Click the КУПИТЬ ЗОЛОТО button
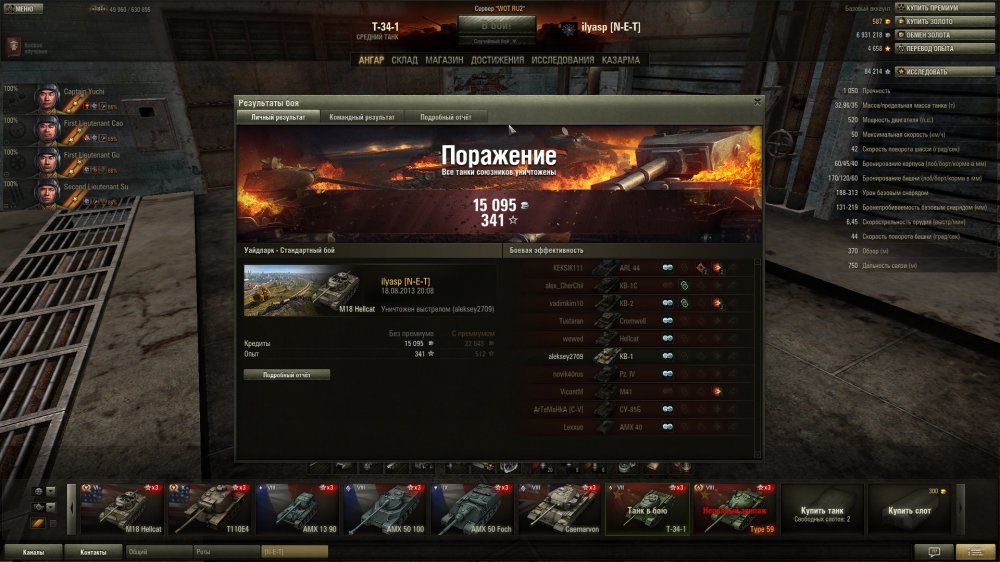 934,20
